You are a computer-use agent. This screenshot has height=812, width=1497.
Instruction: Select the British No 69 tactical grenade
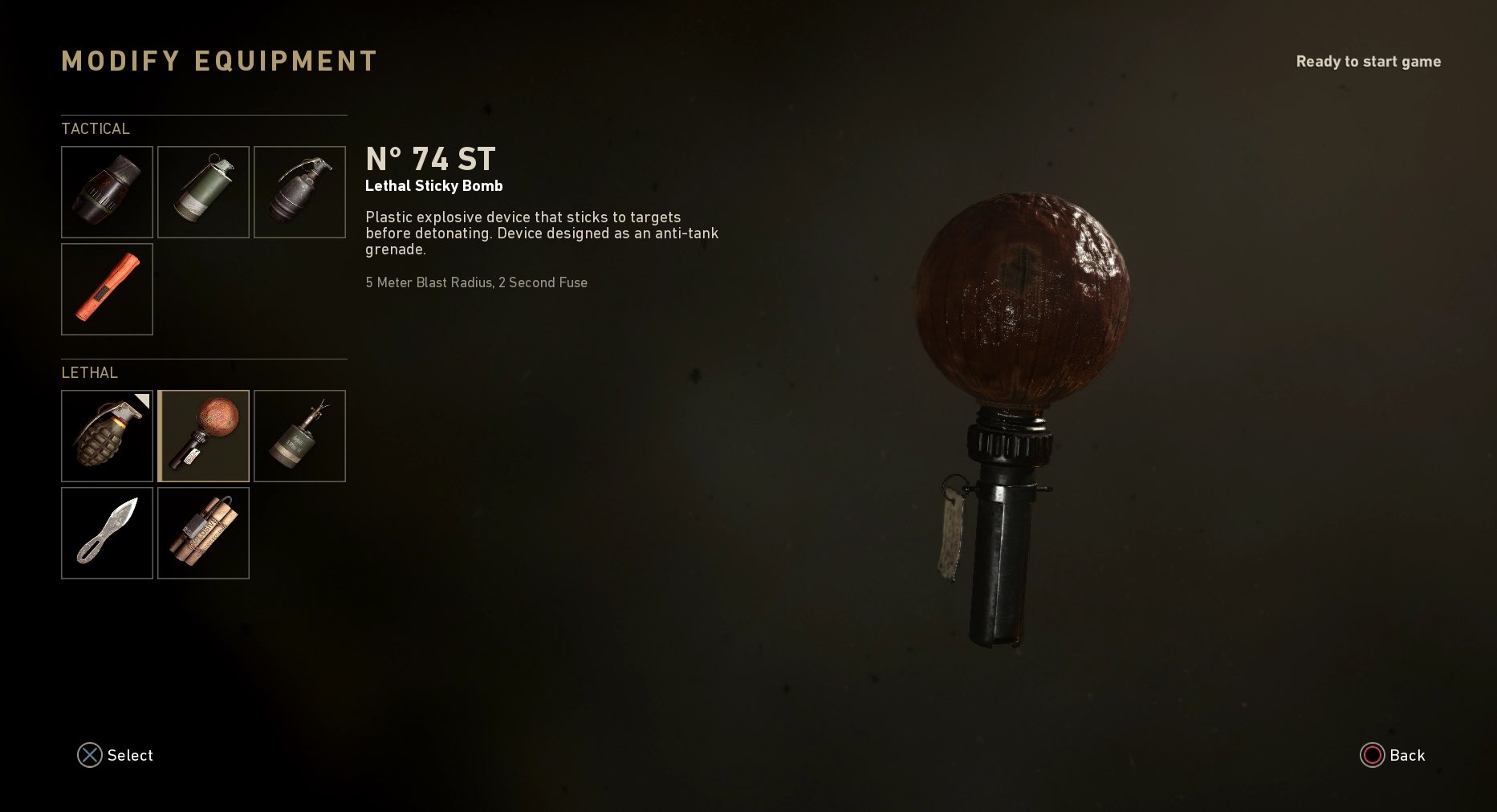click(x=107, y=192)
